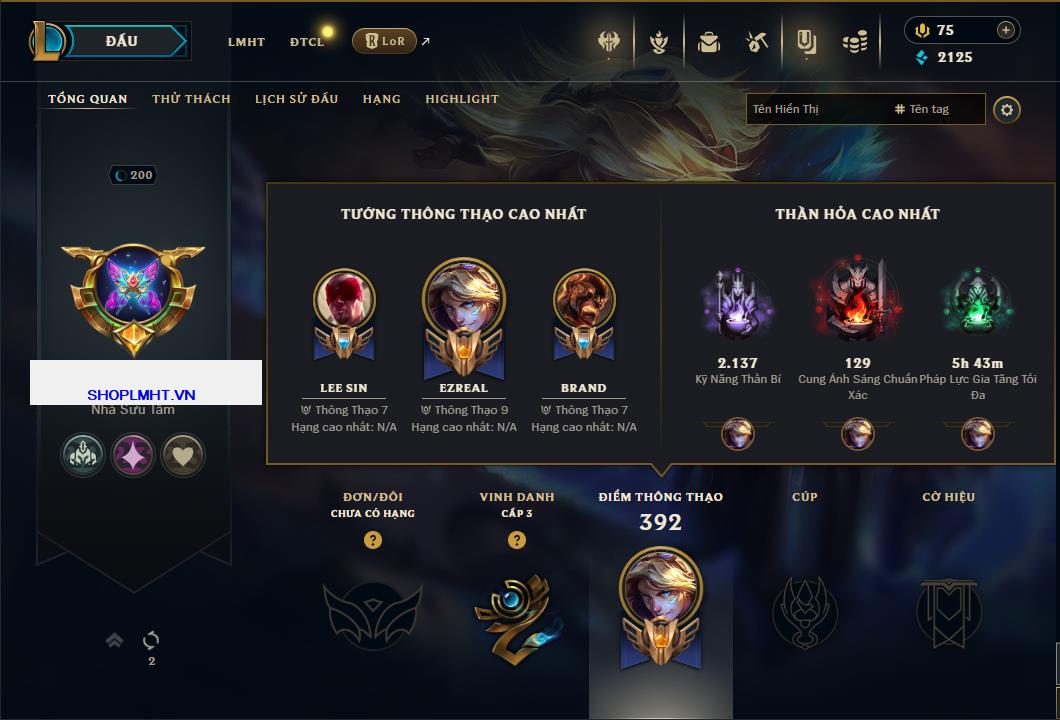Screen dimensions: 1060x720
Task: Open the LỊCH SỬ ĐẤU tab
Action: pos(296,99)
